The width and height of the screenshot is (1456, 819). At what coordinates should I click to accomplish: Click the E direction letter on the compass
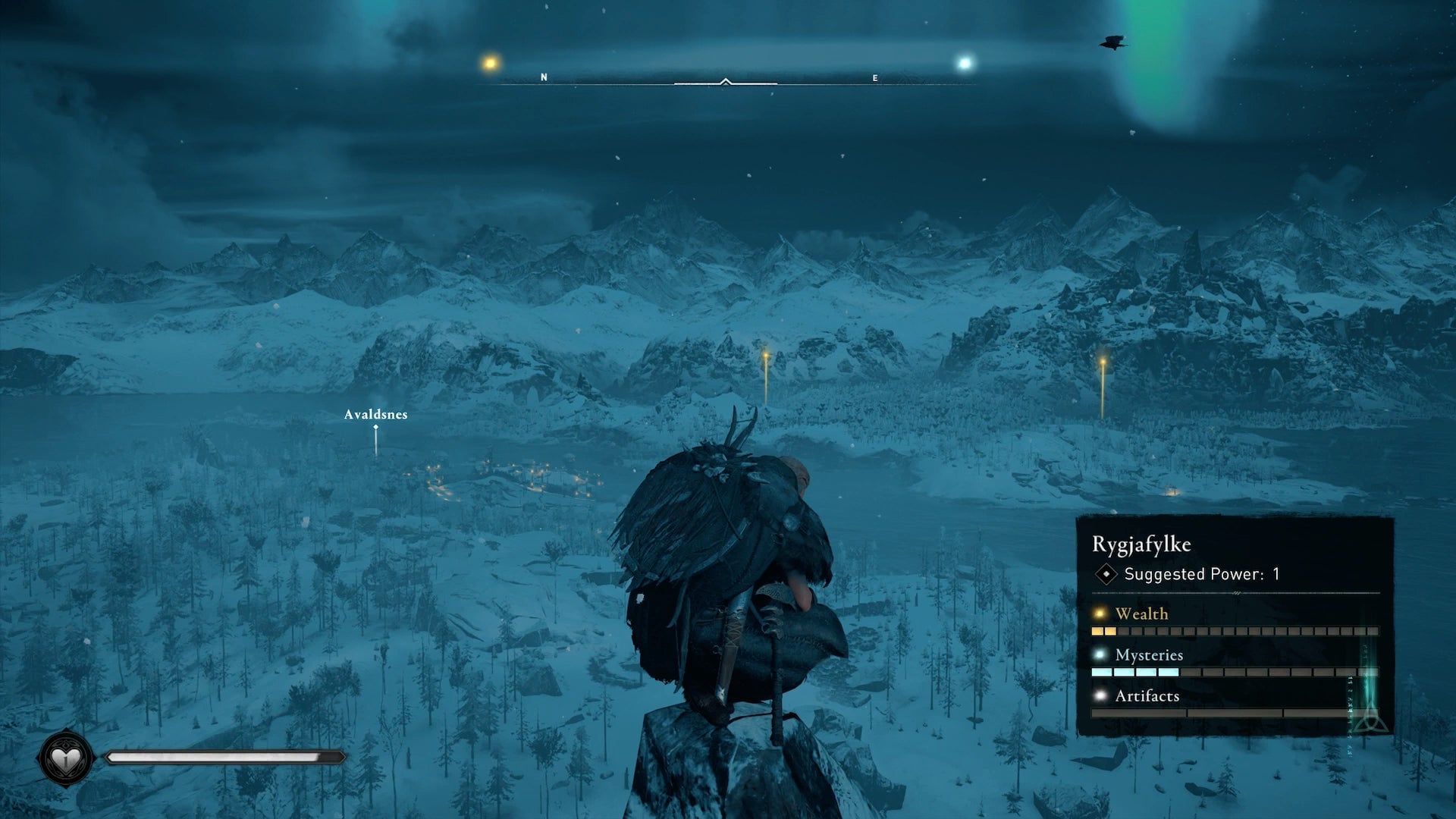(x=876, y=77)
